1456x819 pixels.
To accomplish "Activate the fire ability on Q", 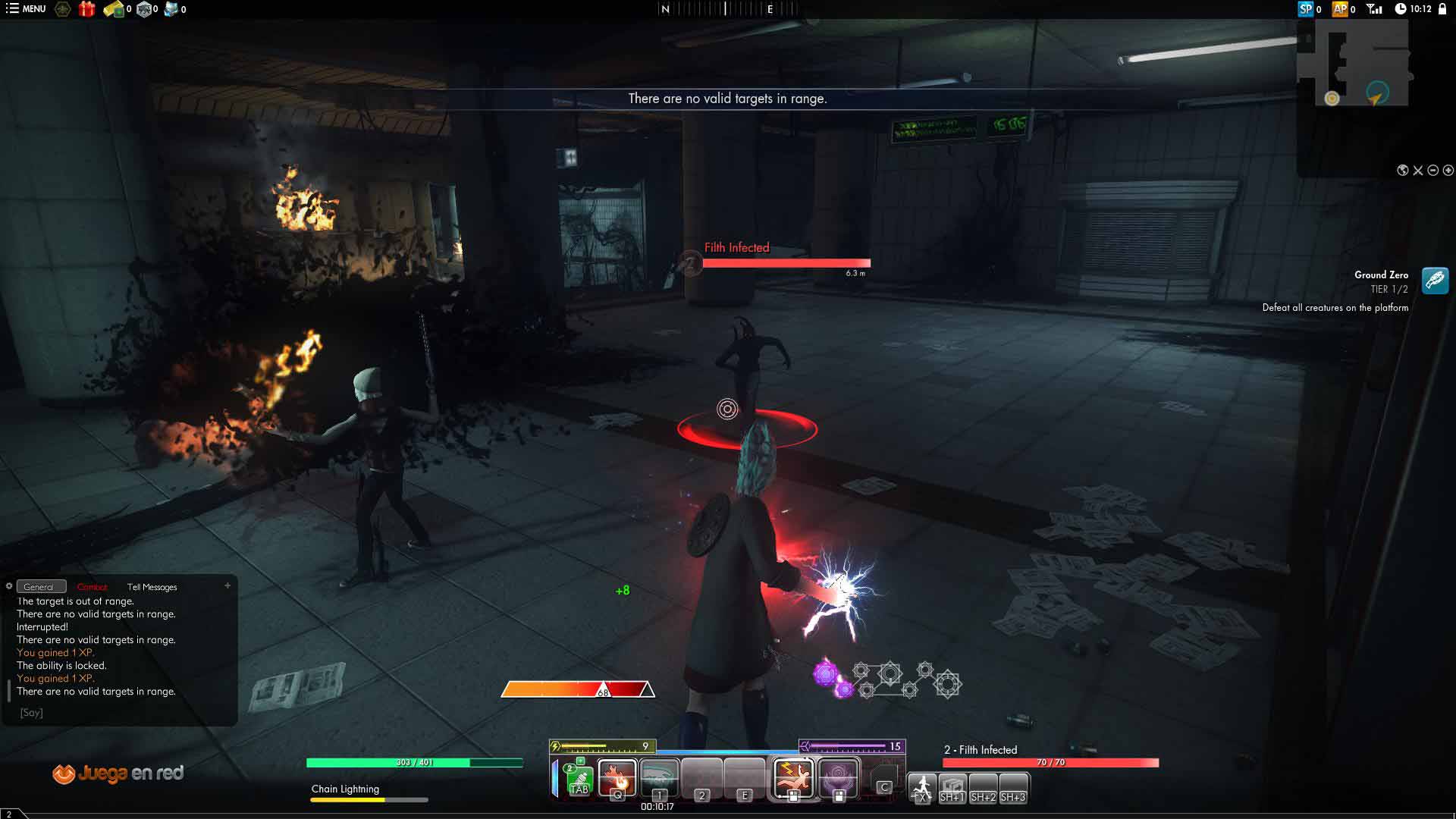I will [617, 777].
